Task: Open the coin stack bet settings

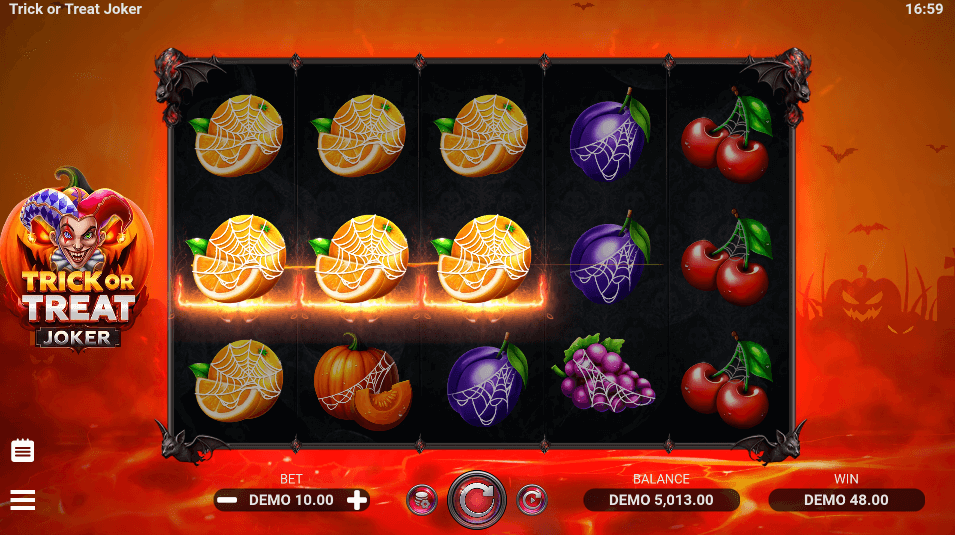Action: (x=421, y=499)
